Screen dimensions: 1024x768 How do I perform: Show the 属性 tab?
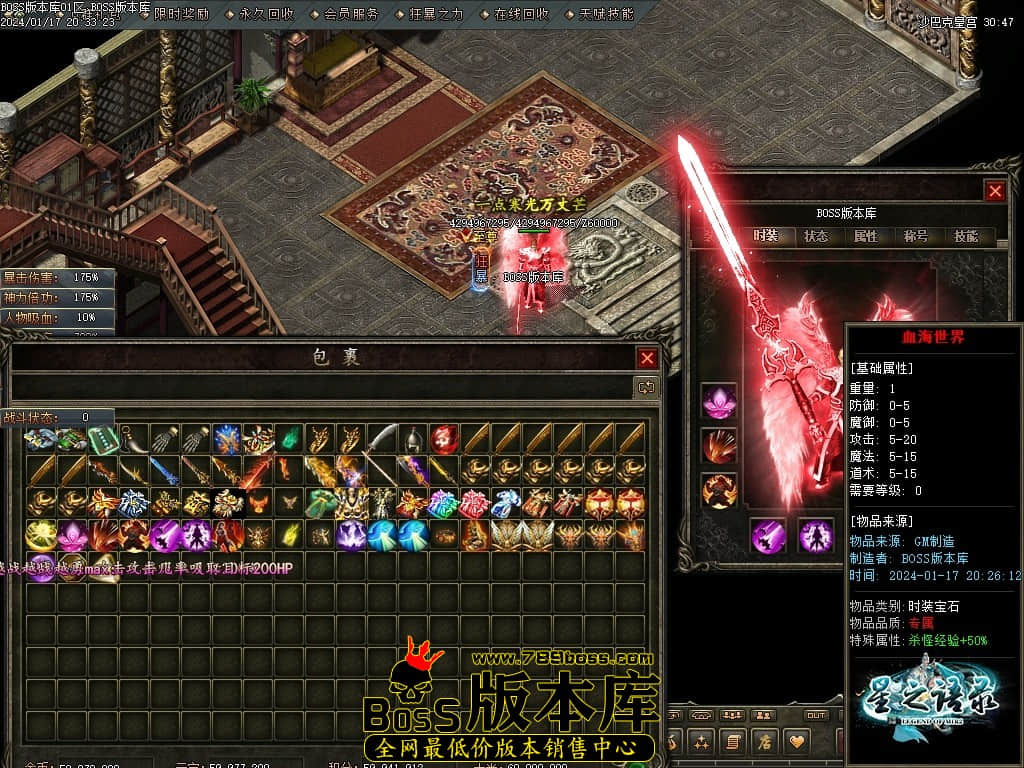pos(866,236)
